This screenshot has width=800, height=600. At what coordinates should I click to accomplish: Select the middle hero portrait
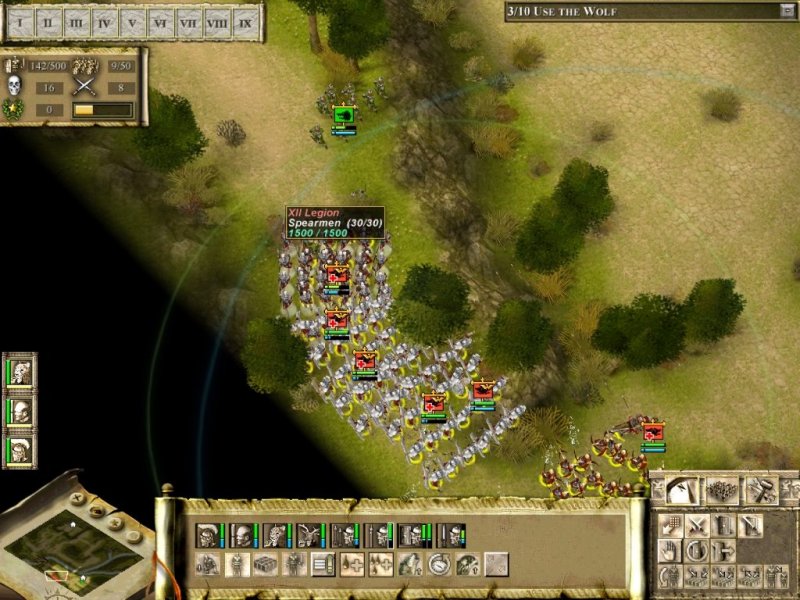click(21, 411)
